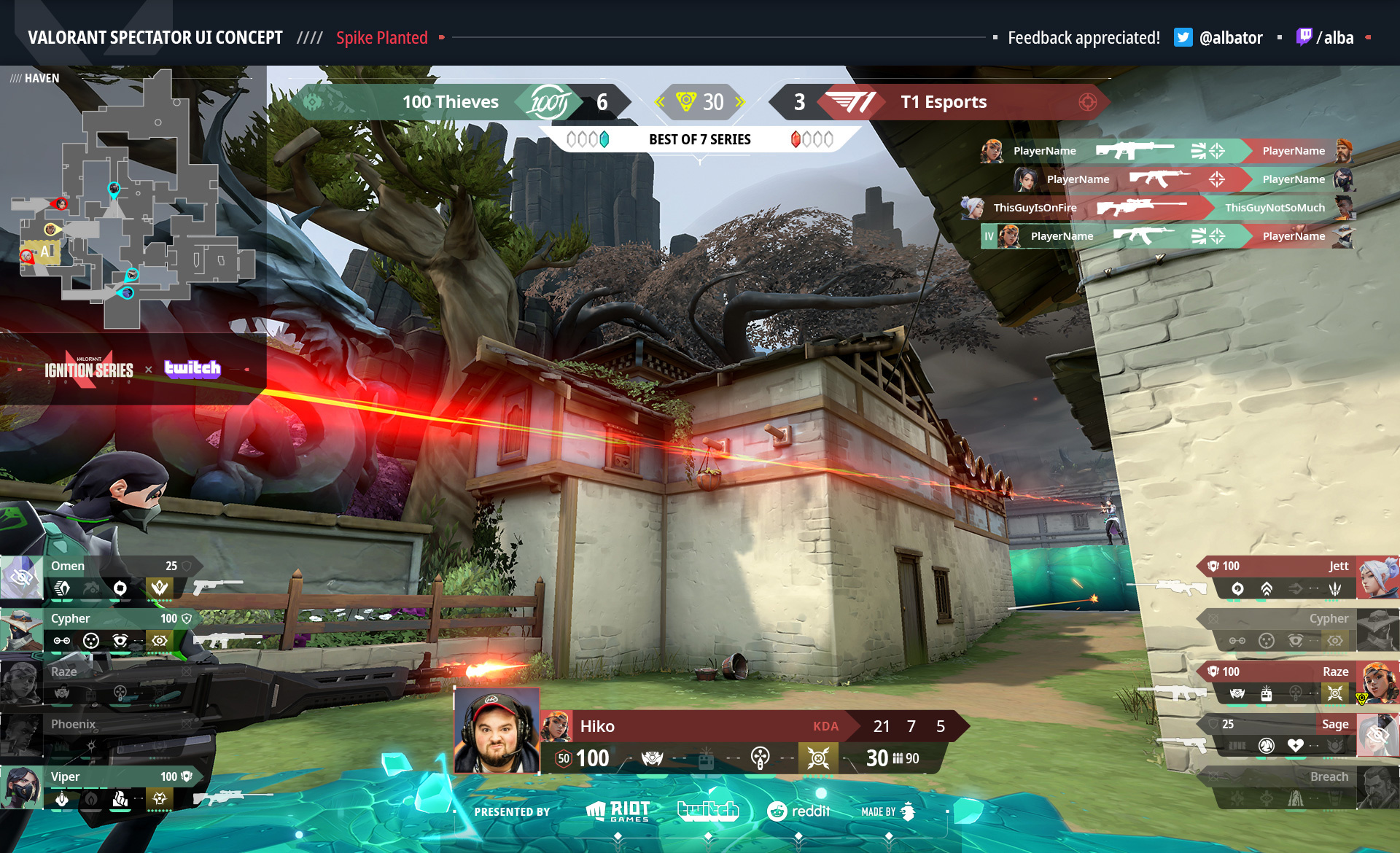Click Sage's healing orb ability icon
This screenshot has height=853, width=1400.
click(x=1295, y=745)
